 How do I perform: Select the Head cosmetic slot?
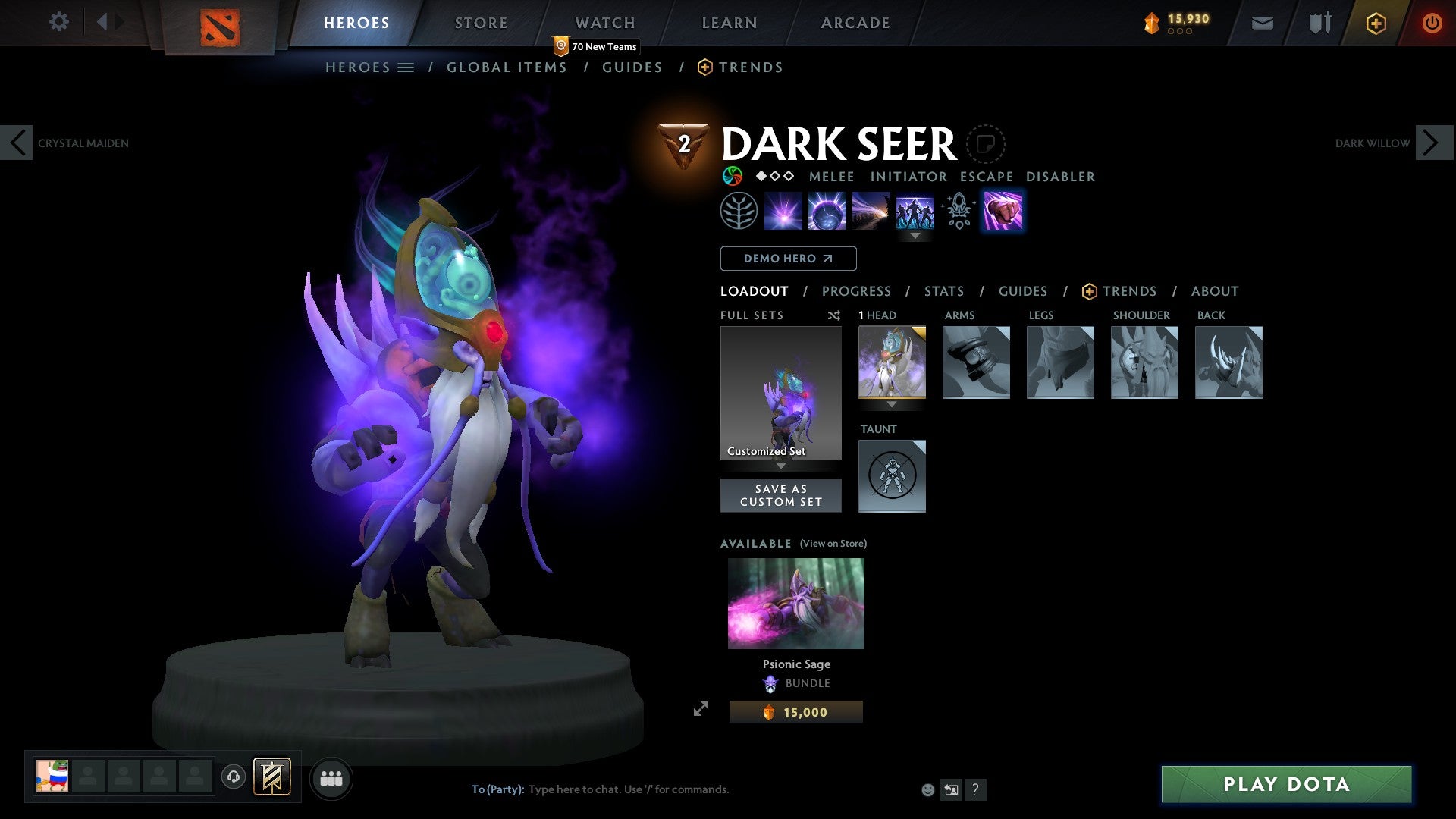click(892, 362)
